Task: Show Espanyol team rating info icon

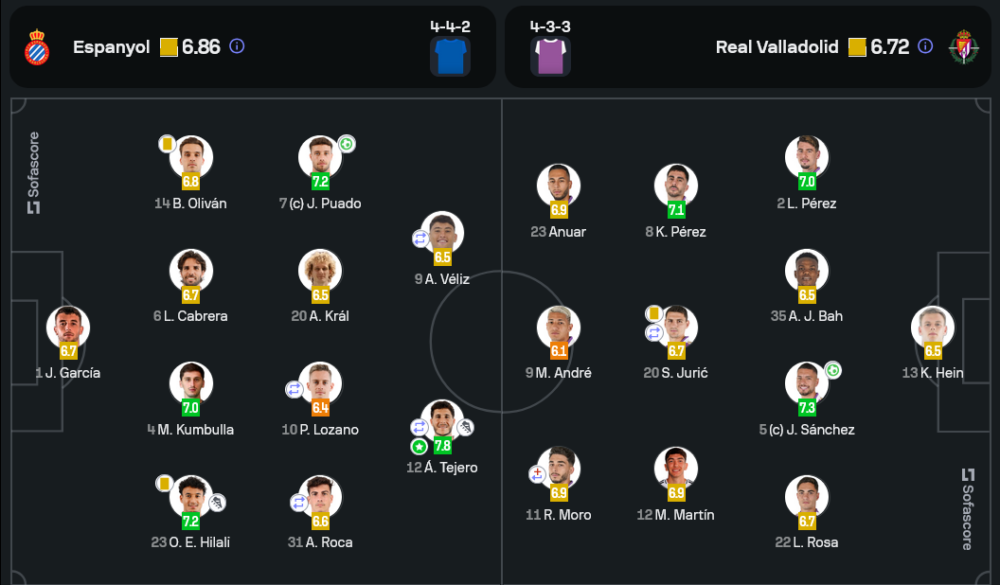Action: [x=237, y=46]
